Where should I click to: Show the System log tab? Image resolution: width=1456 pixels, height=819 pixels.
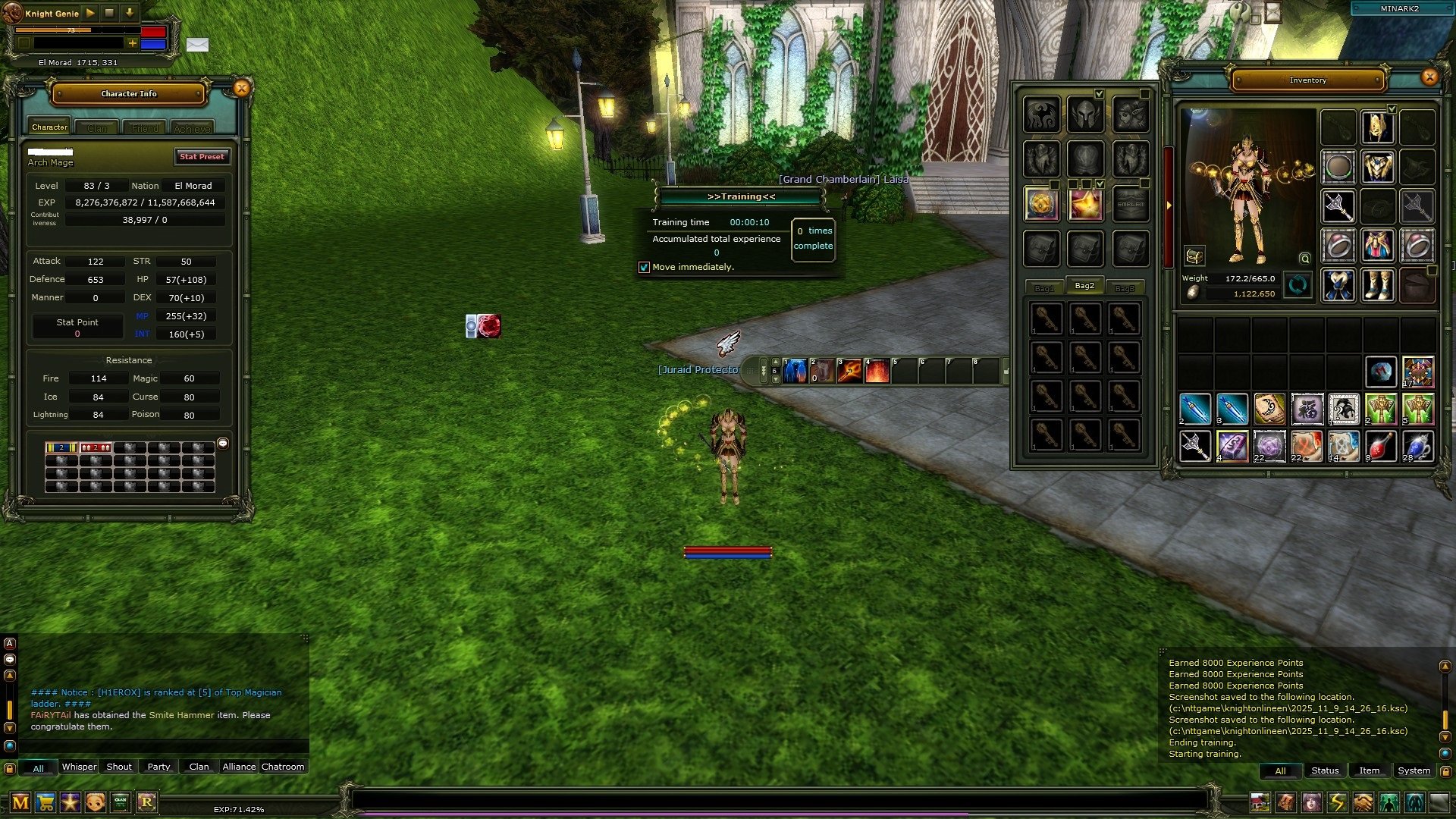point(1414,770)
